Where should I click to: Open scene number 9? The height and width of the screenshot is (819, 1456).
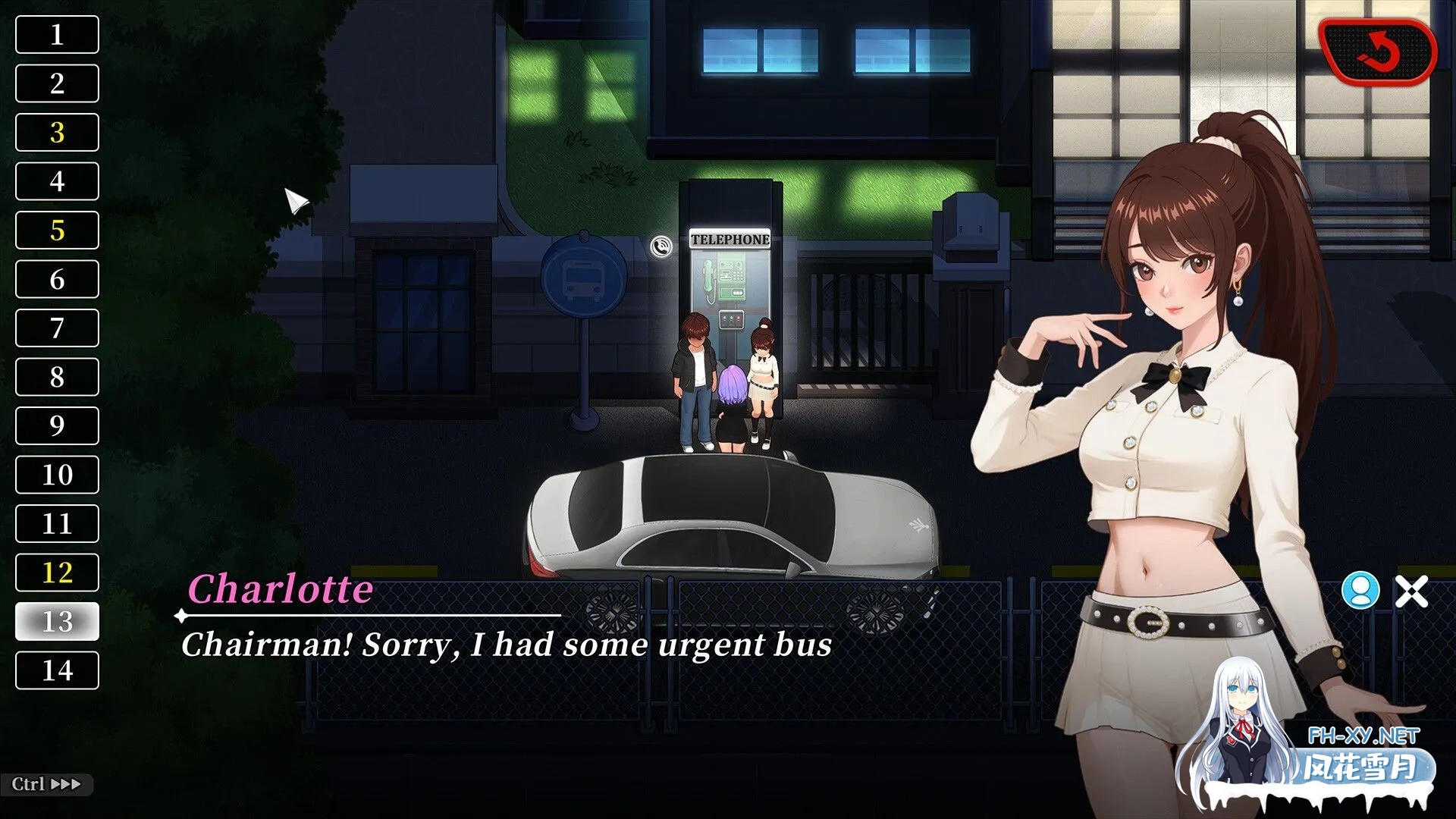[57, 426]
